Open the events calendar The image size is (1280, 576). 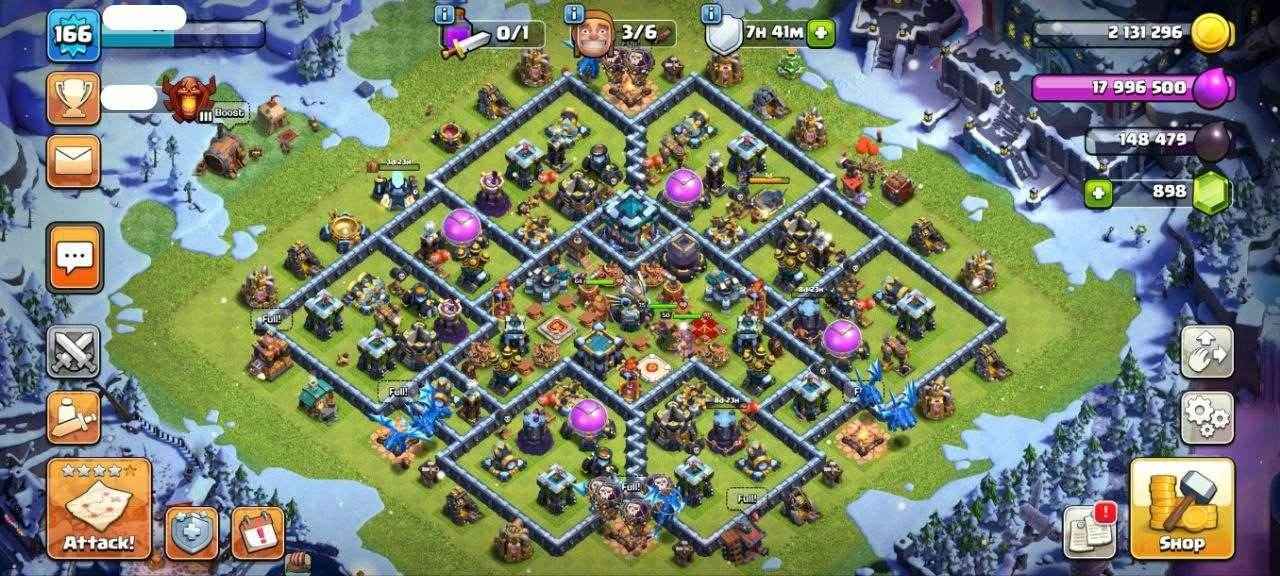(x=258, y=532)
